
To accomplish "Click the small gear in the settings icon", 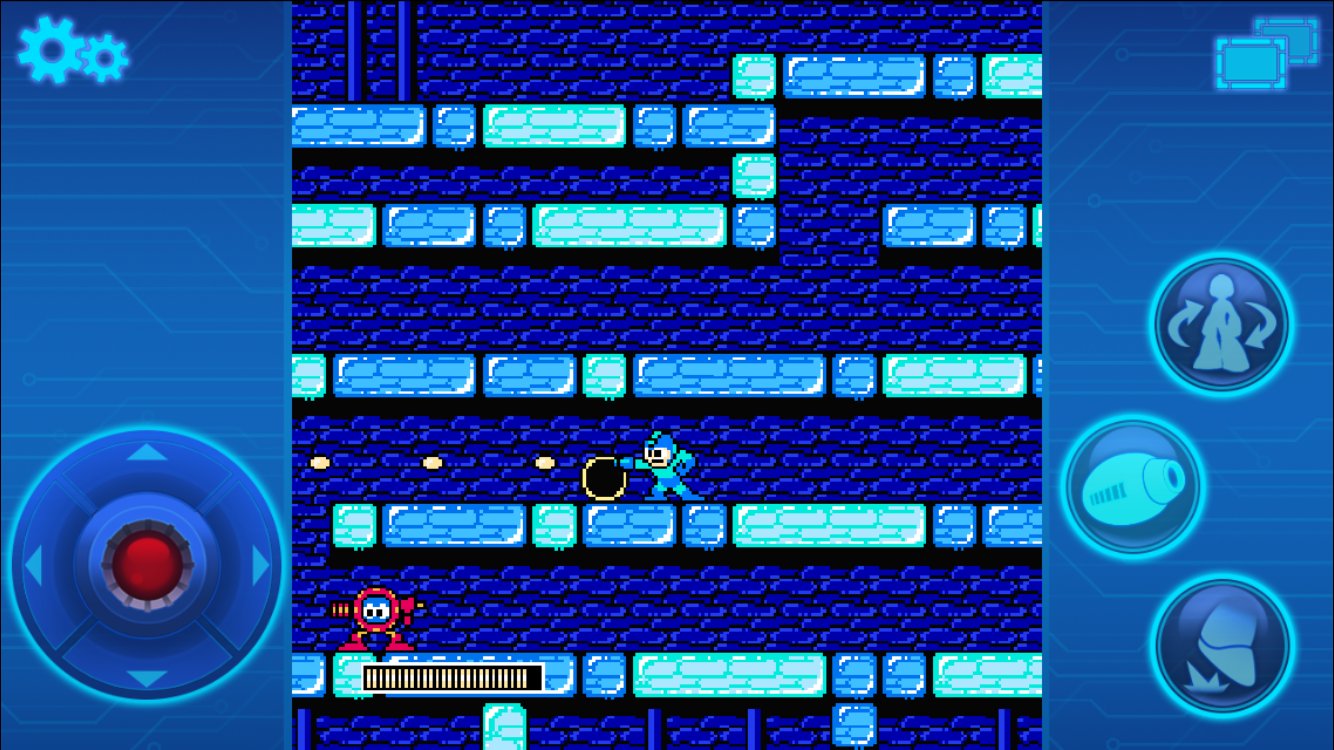I will tap(103, 58).
